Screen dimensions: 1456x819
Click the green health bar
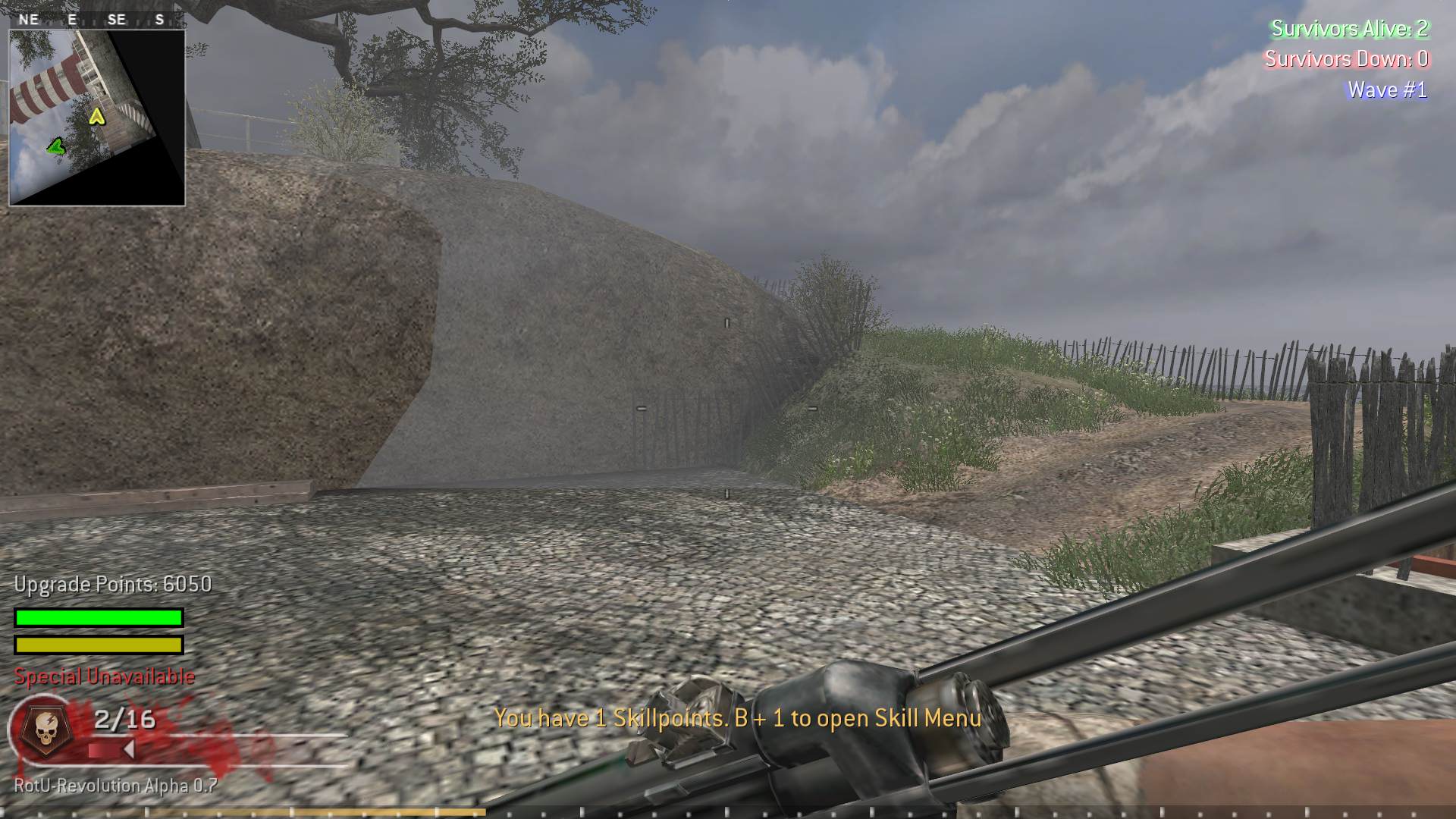[97, 616]
